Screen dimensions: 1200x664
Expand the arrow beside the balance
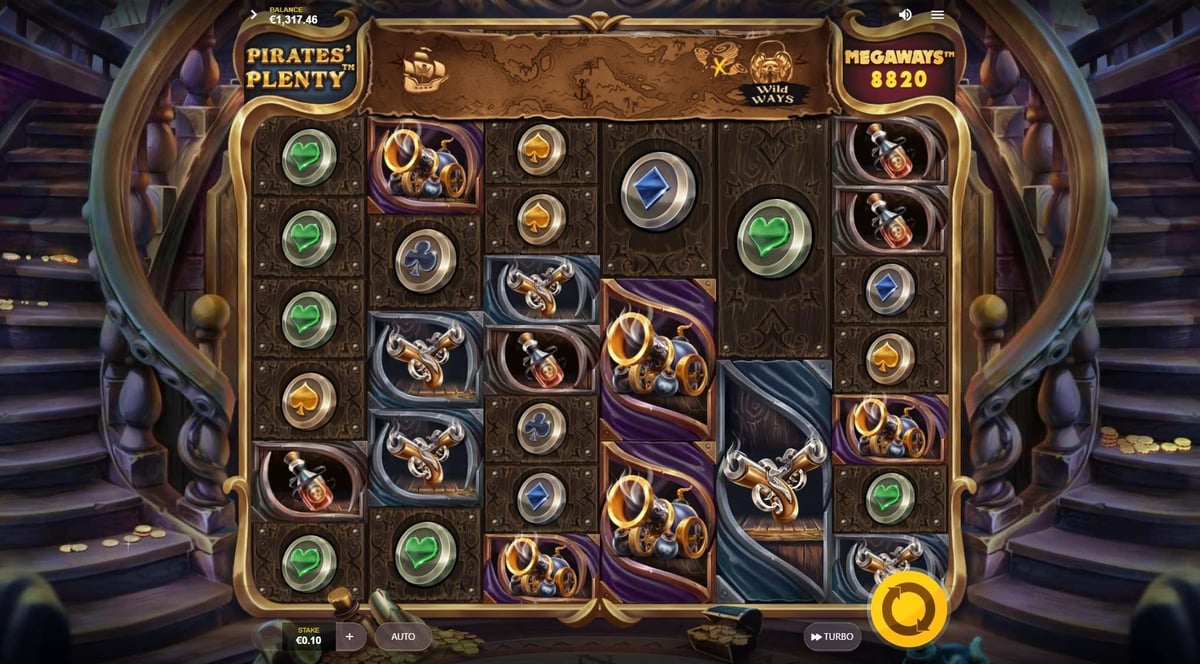[x=254, y=15]
